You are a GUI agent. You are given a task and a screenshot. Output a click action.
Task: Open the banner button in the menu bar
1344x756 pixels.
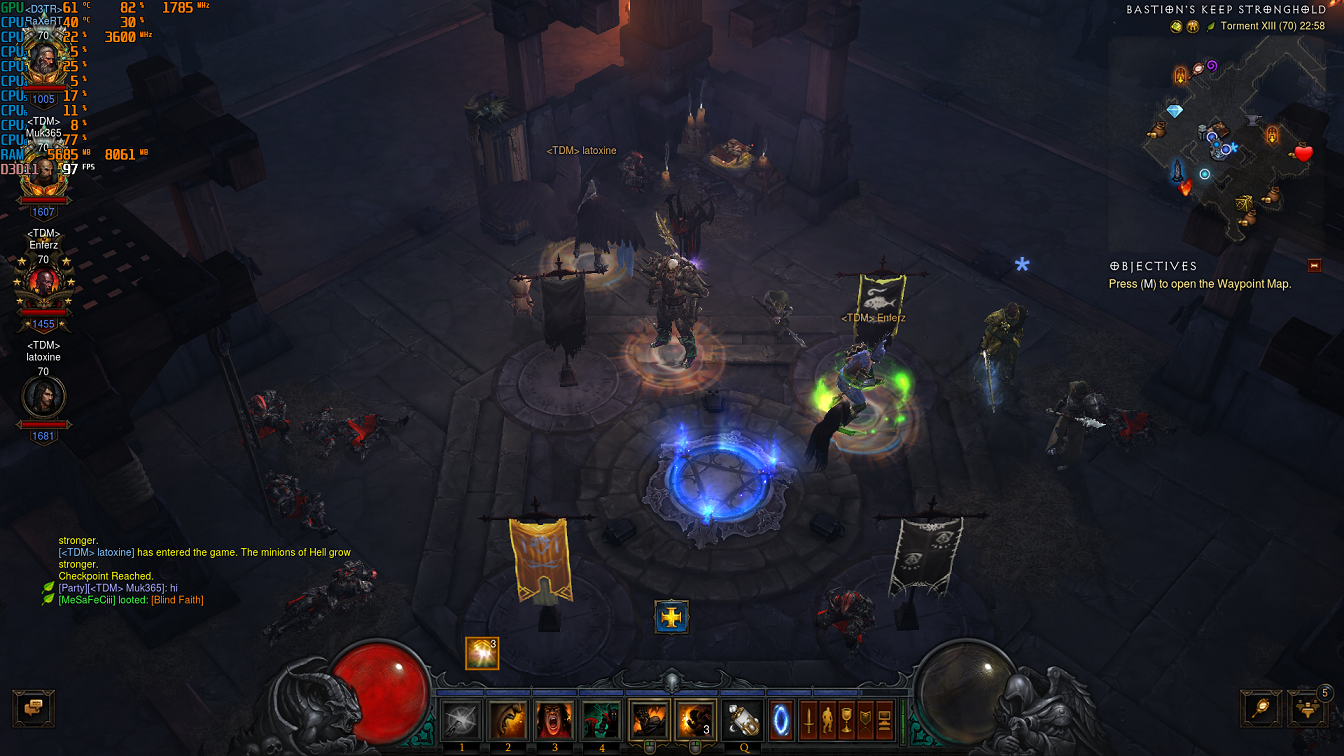865,720
